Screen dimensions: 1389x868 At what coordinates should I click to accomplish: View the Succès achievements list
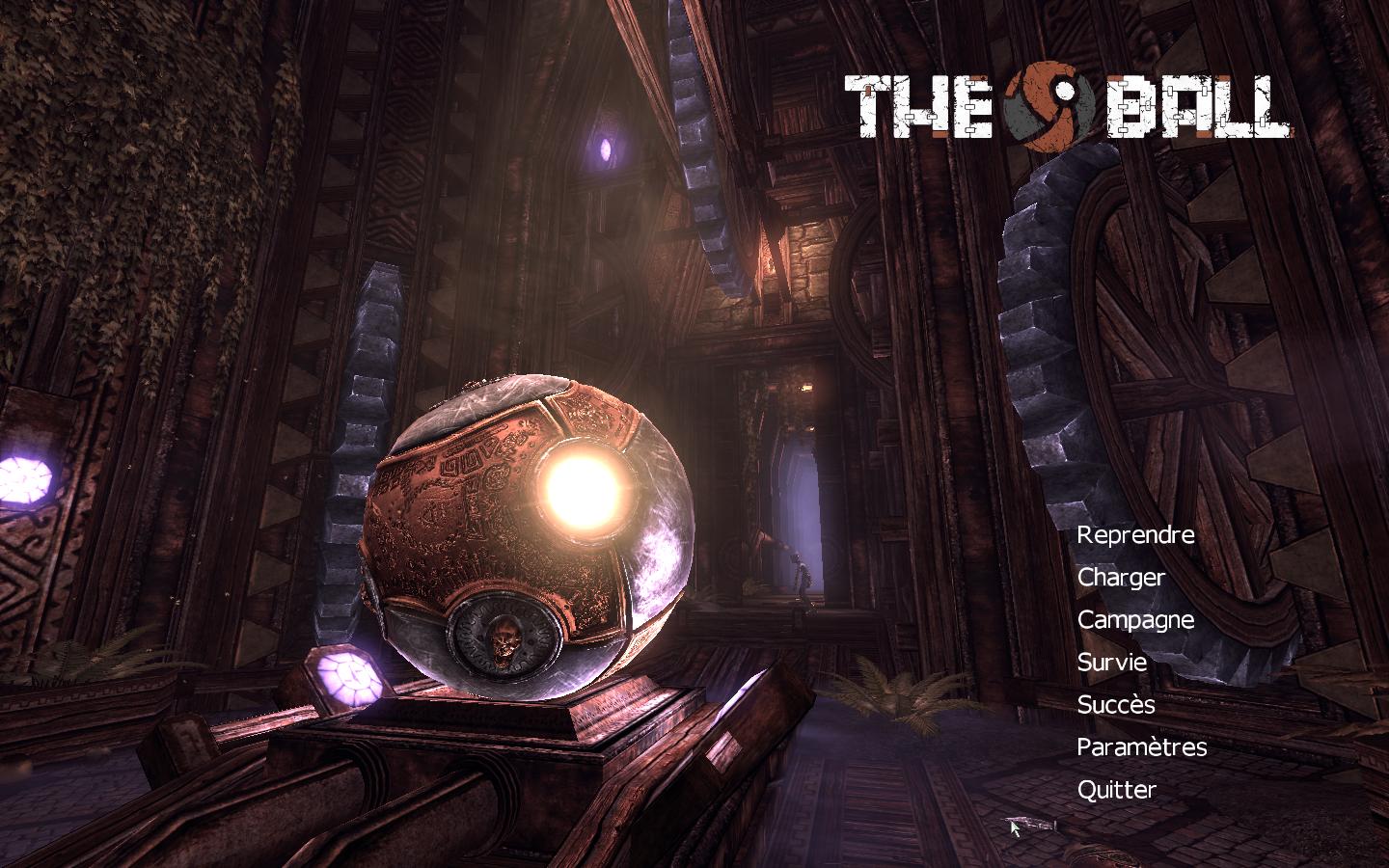click(1115, 705)
